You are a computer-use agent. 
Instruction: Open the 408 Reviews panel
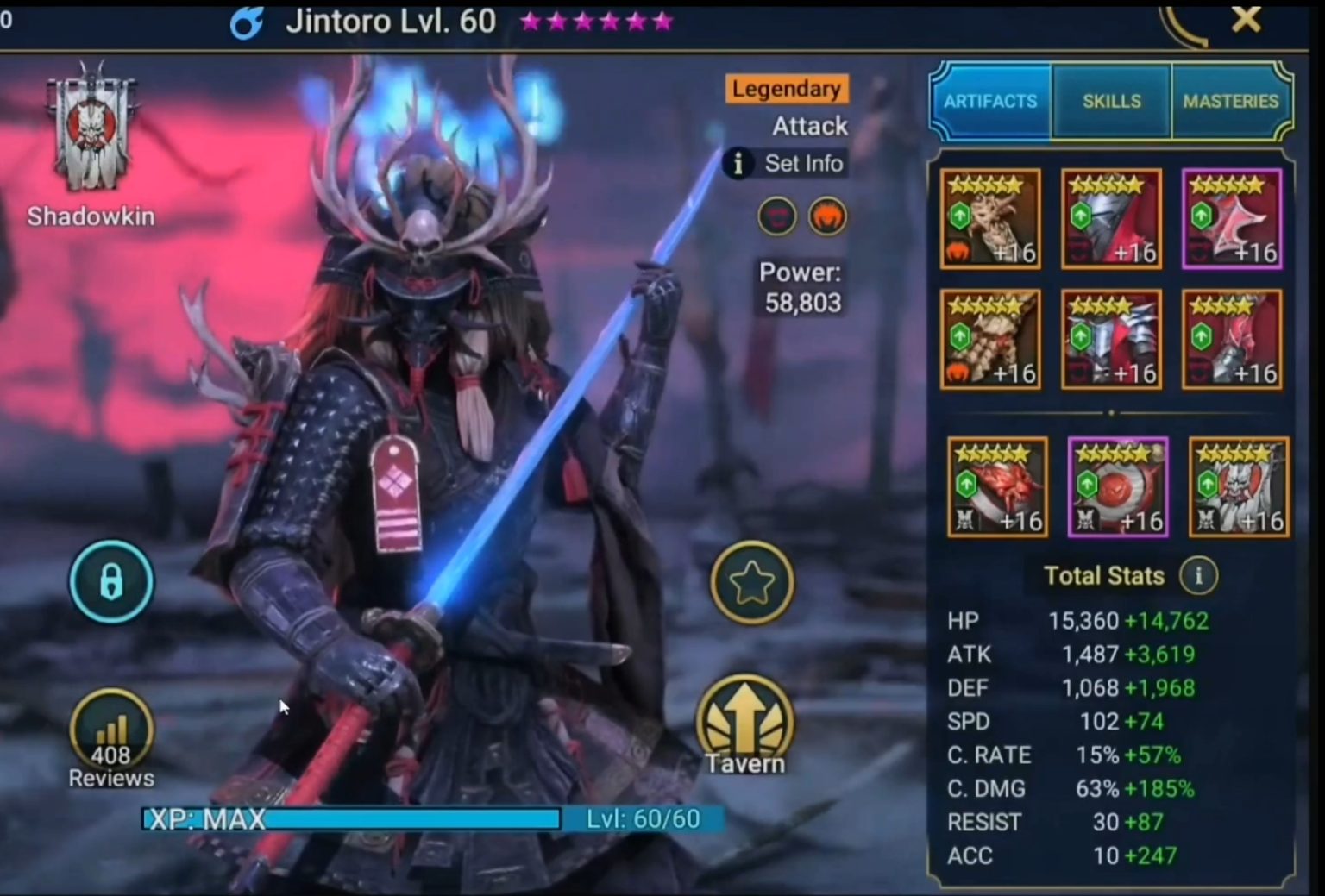coord(110,728)
